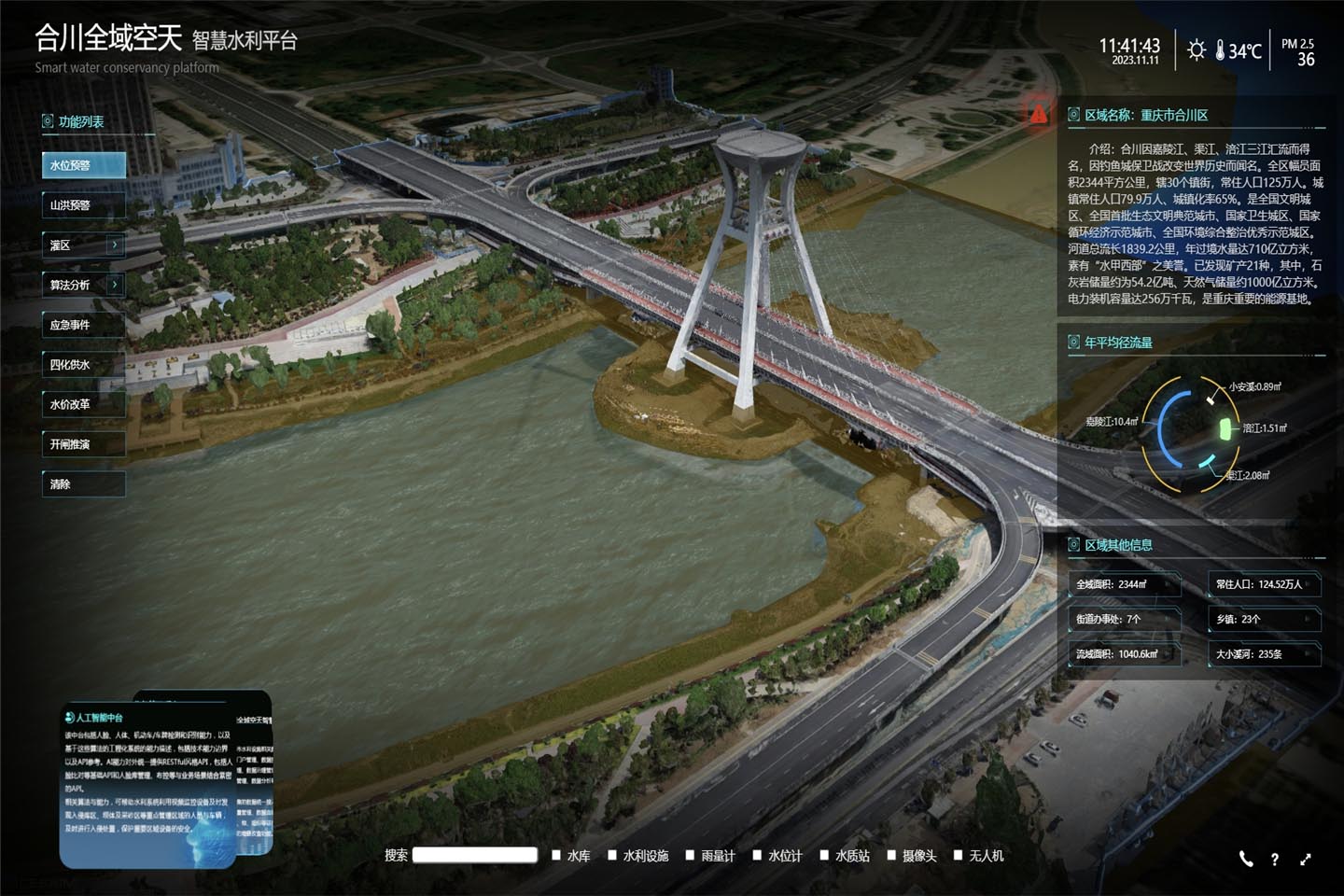Image resolution: width=1344 pixels, height=896 pixels.
Task: Toggle the 水位计 checkbox
Action: click(x=757, y=855)
